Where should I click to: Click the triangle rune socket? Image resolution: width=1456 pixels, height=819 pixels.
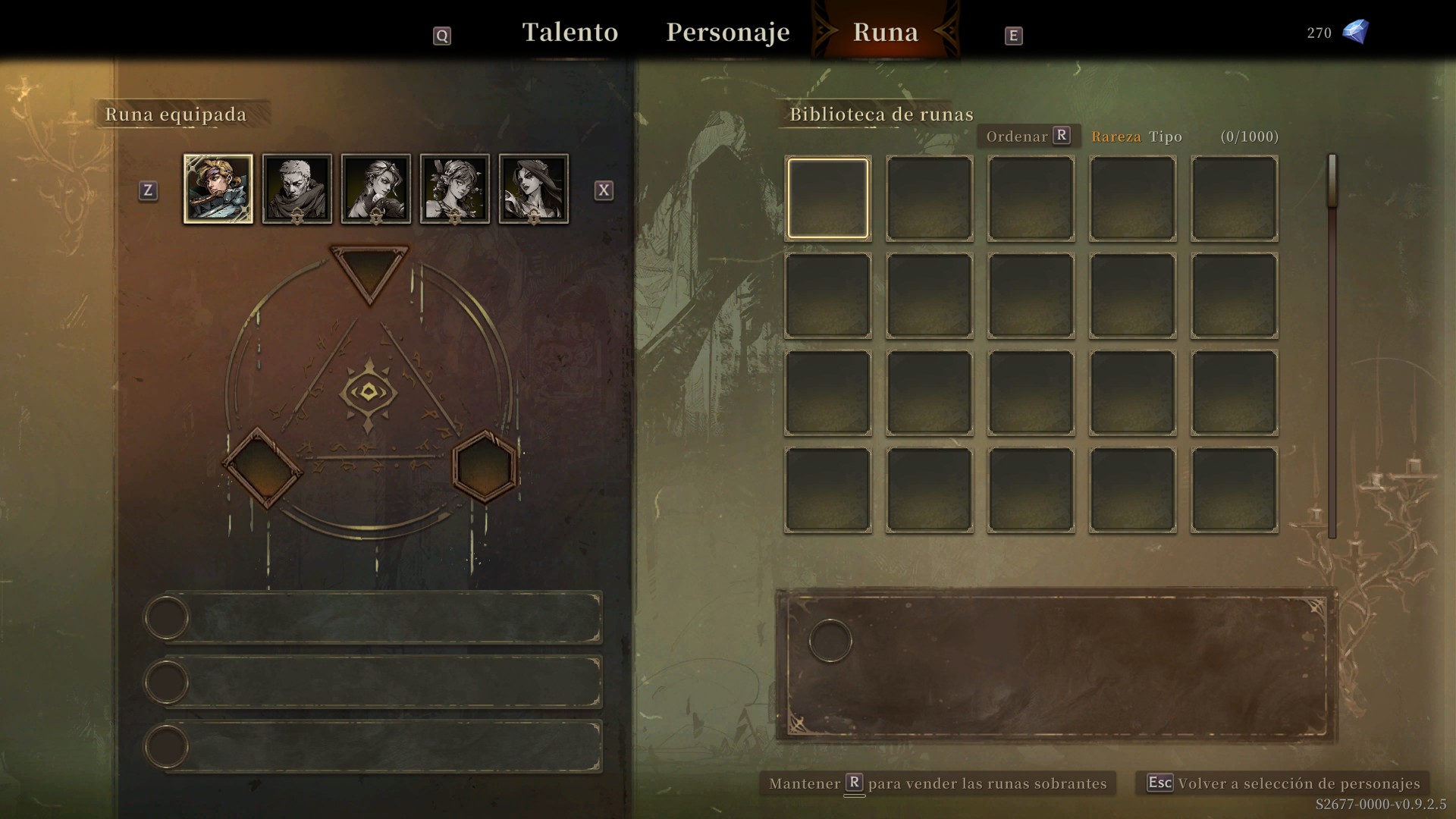pos(369,271)
